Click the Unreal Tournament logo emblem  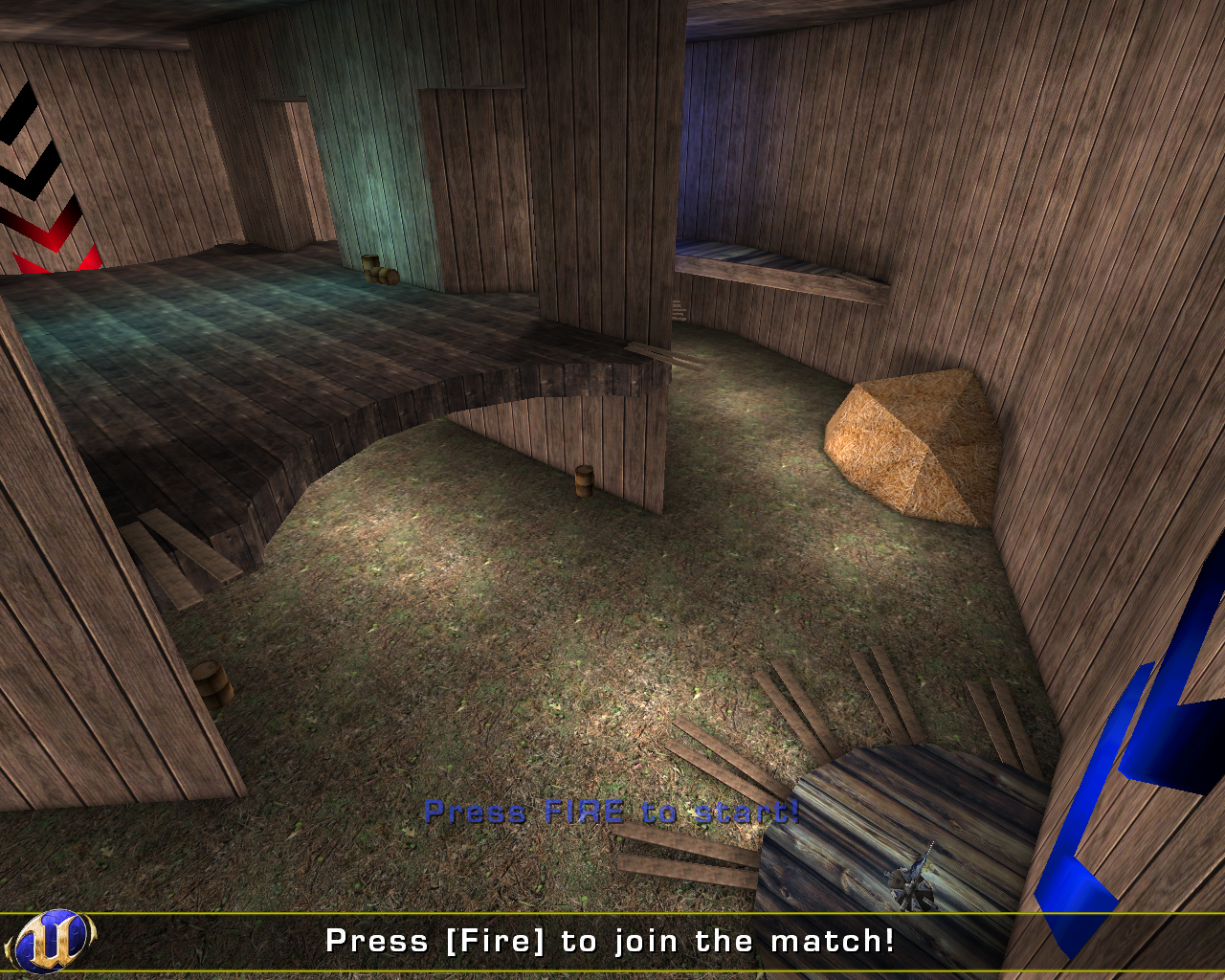point(53,943)
